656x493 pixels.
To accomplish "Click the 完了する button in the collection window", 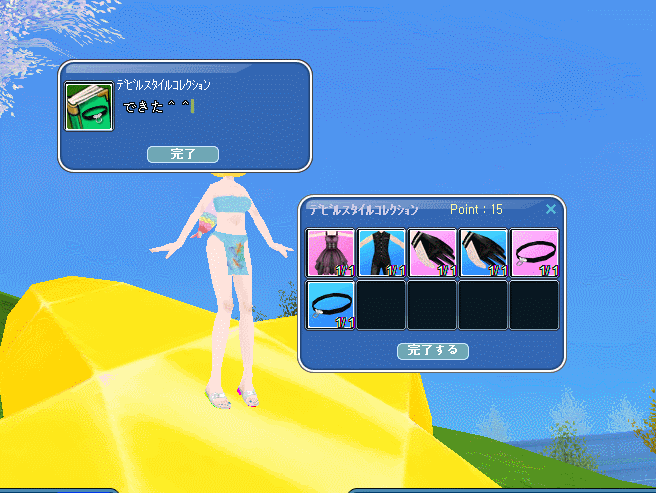I will pos(433,351).
